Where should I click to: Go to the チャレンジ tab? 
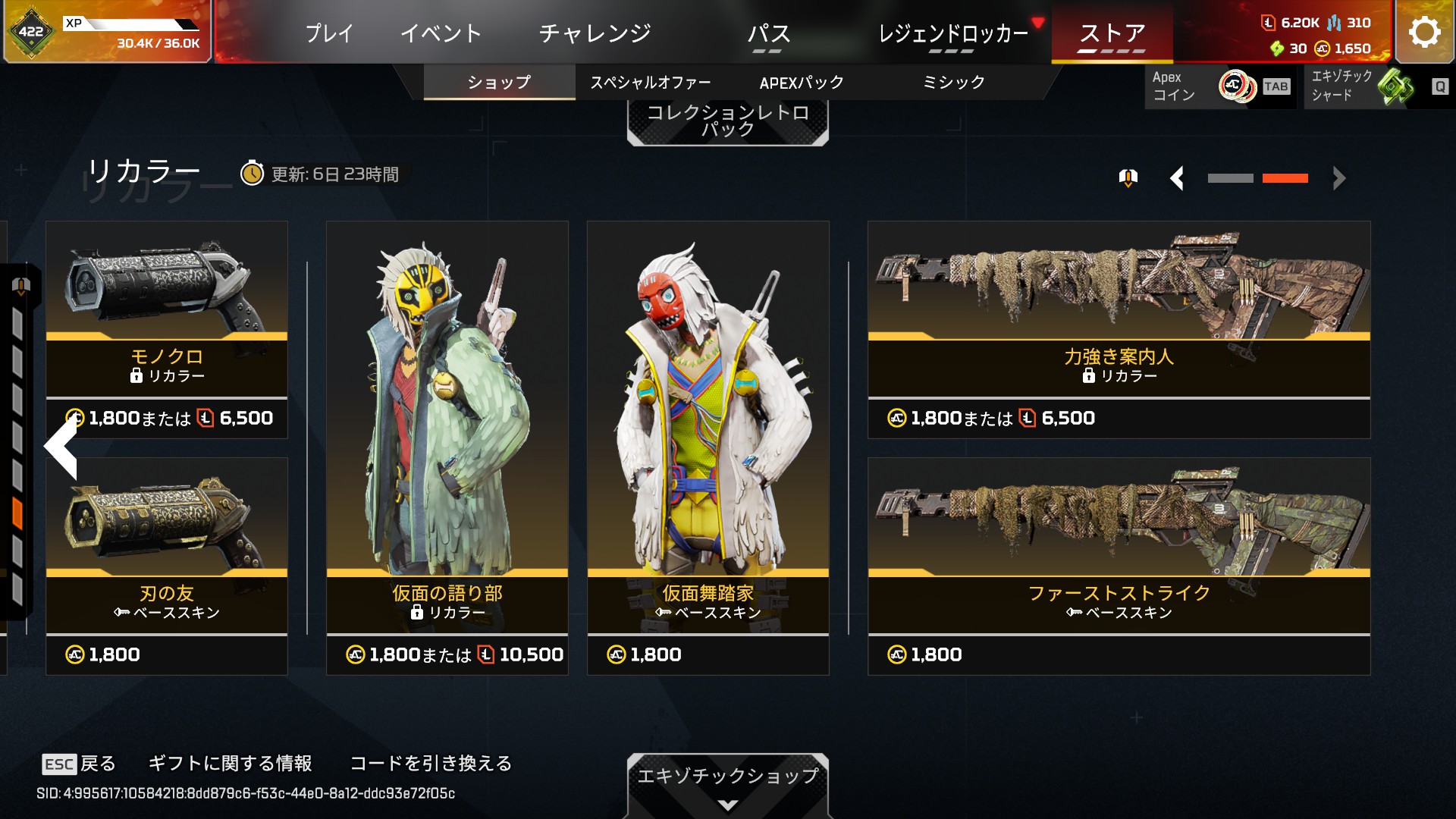pyautogui.click(x=595, y=33)
